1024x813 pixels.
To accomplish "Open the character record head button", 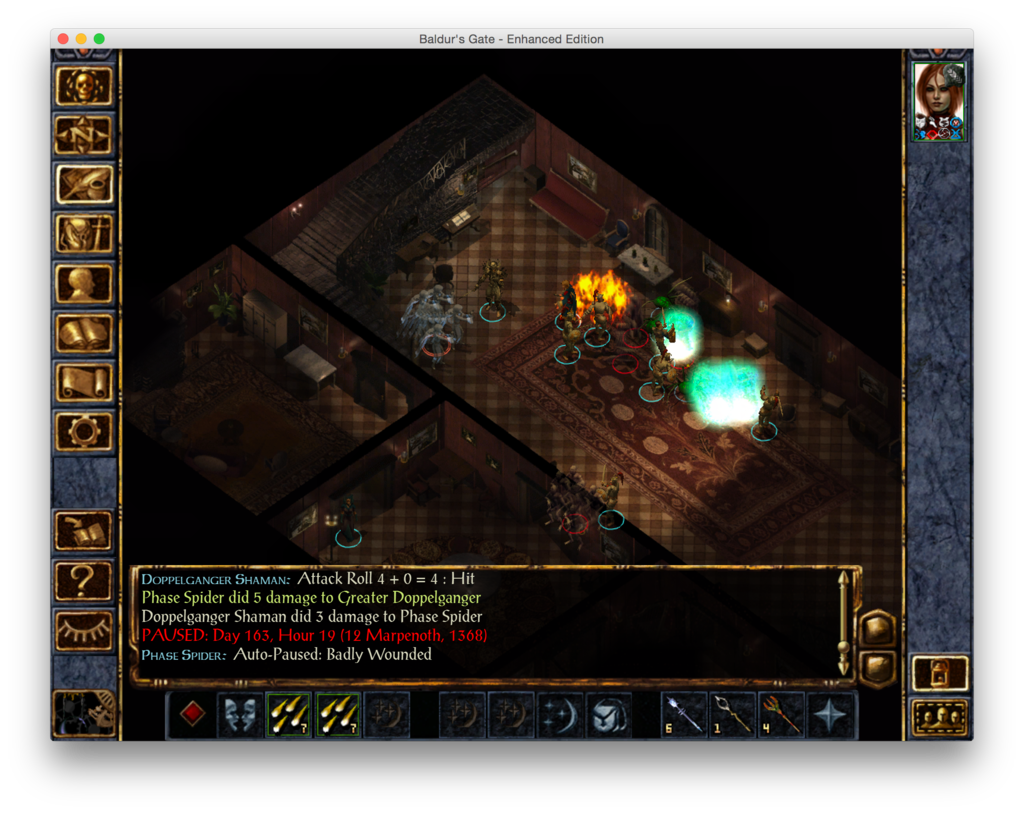I will pos(84,283).
